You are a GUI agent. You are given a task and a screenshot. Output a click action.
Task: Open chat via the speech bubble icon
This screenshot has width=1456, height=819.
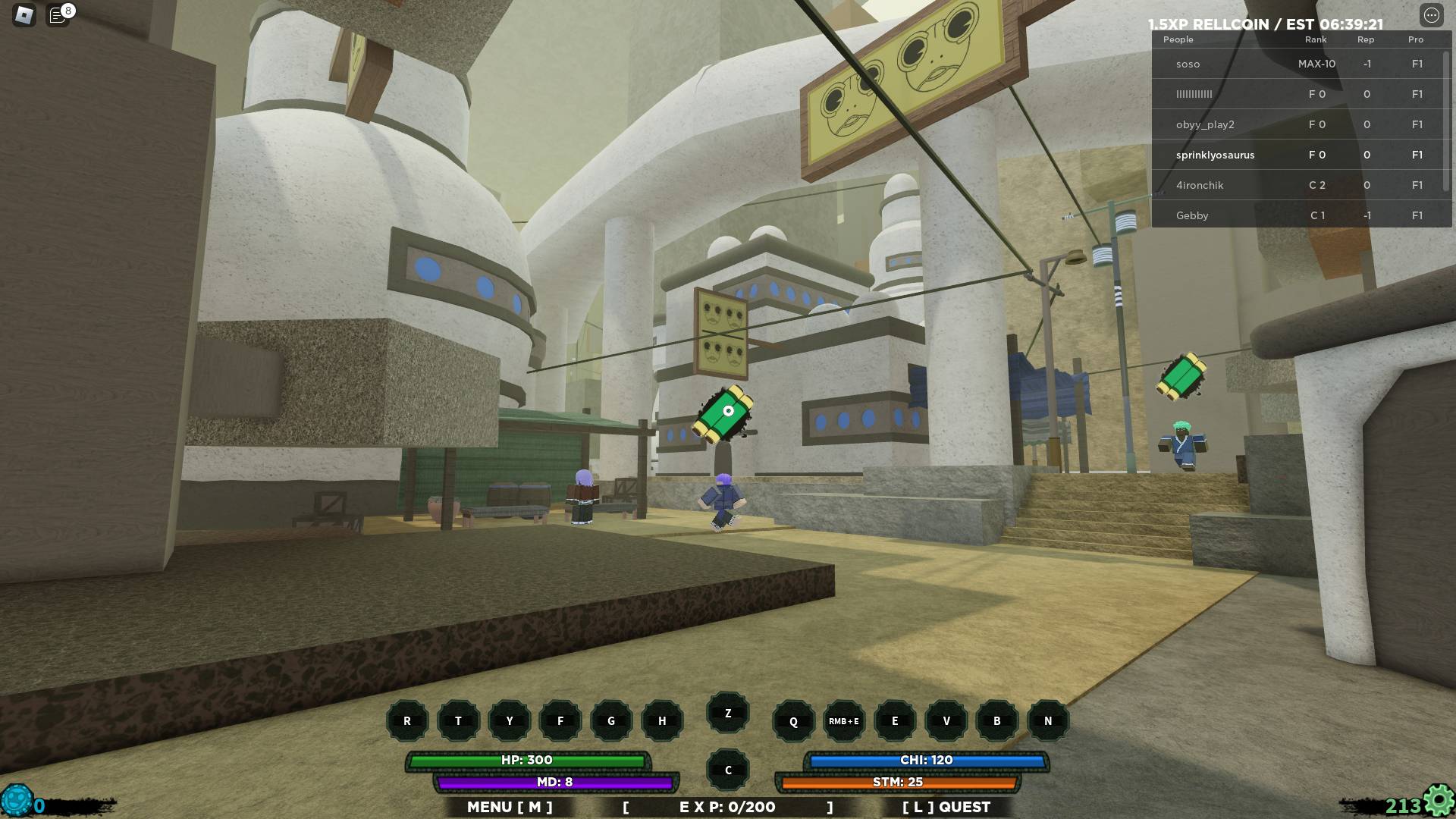pos(58,14)
